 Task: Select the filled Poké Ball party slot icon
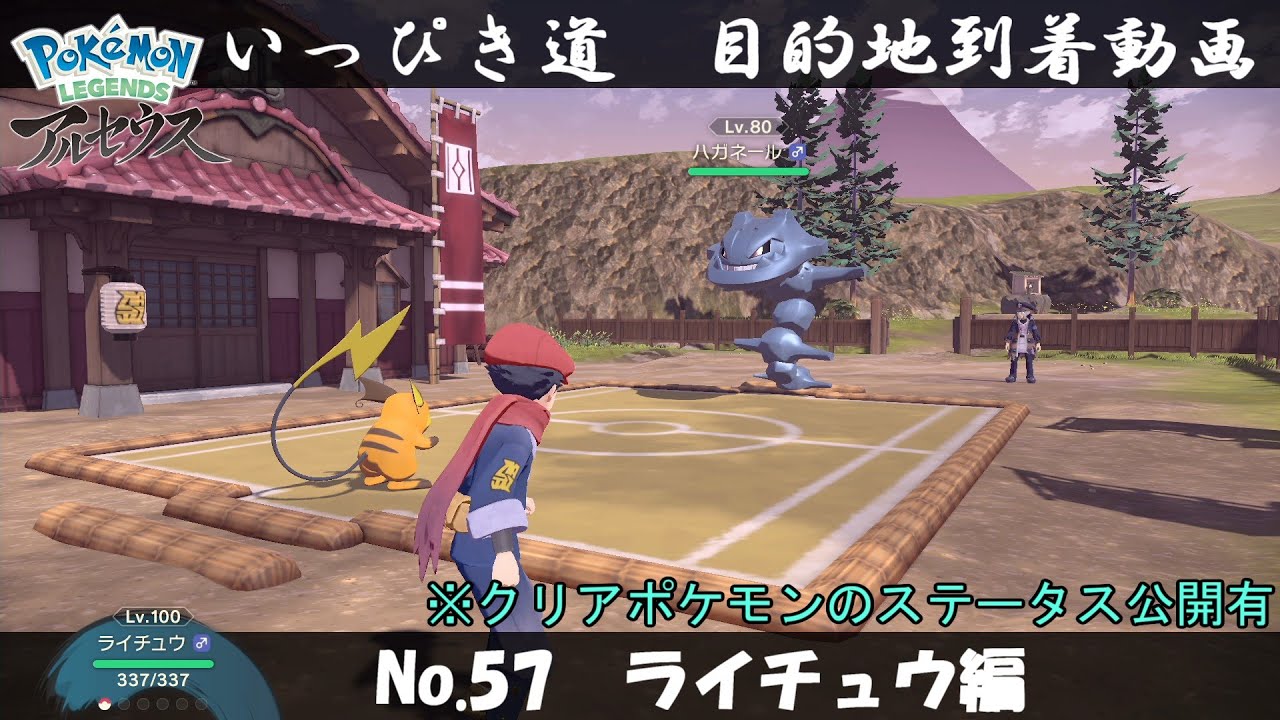[105, 706]
